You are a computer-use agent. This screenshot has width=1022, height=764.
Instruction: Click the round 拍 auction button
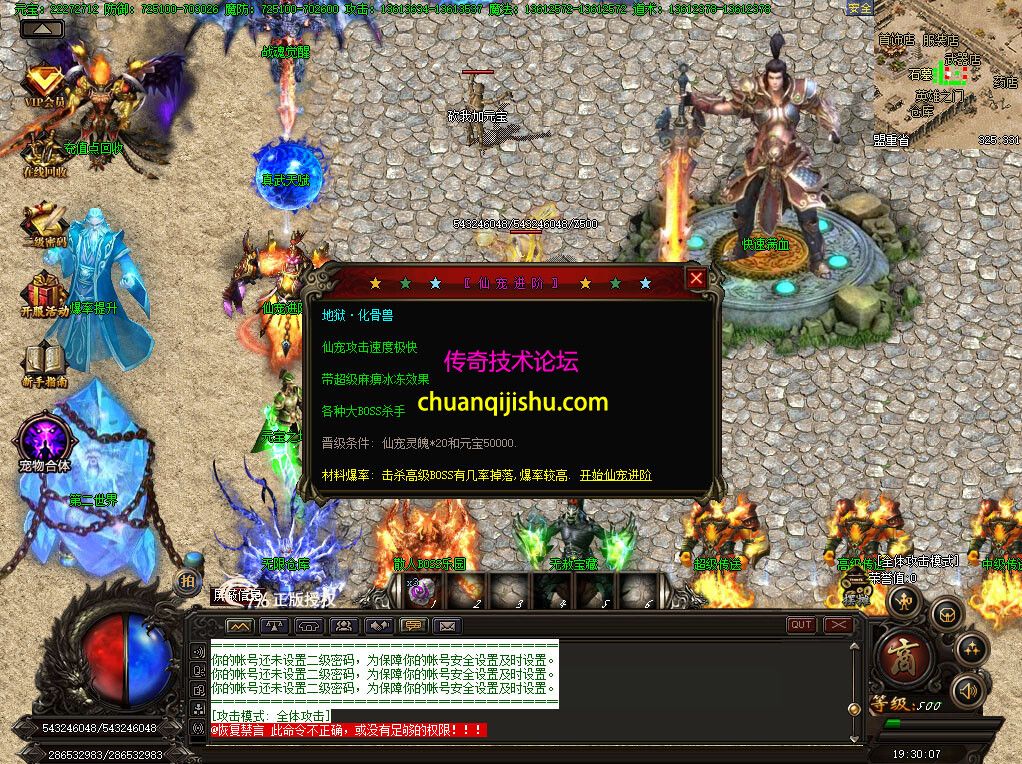pyautogui.click(x=187, y=582)
